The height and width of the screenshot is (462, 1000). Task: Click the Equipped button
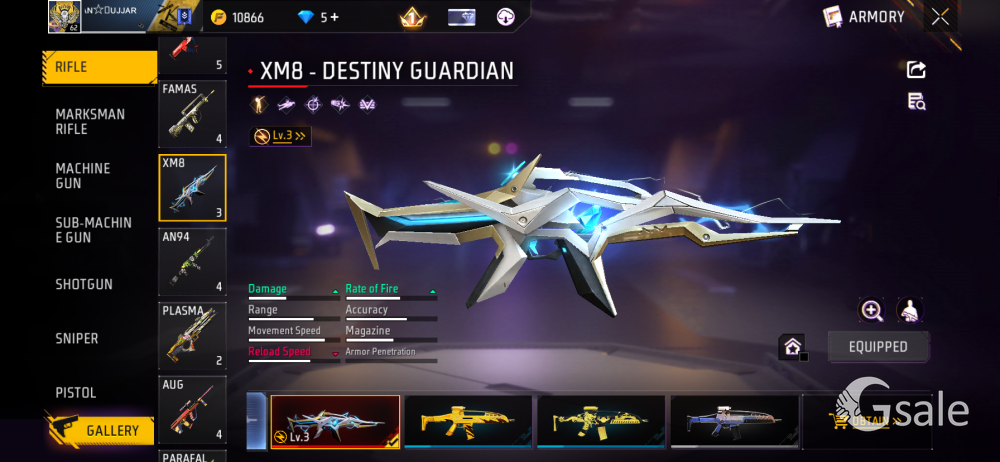pyautogui.click(x=879, y=347)
